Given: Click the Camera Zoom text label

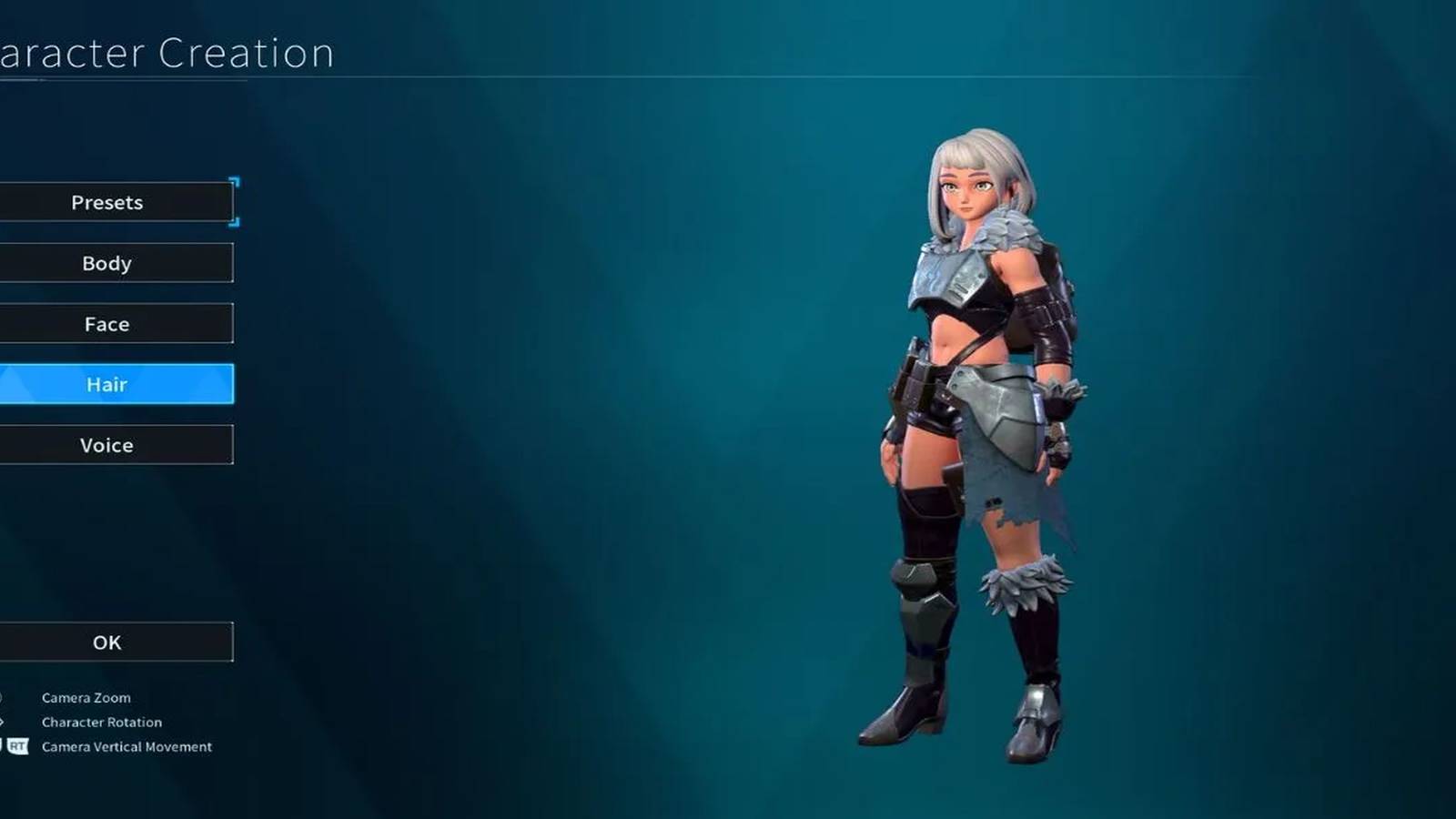Looking at the screenshot, I should click(x=85, y=698).
